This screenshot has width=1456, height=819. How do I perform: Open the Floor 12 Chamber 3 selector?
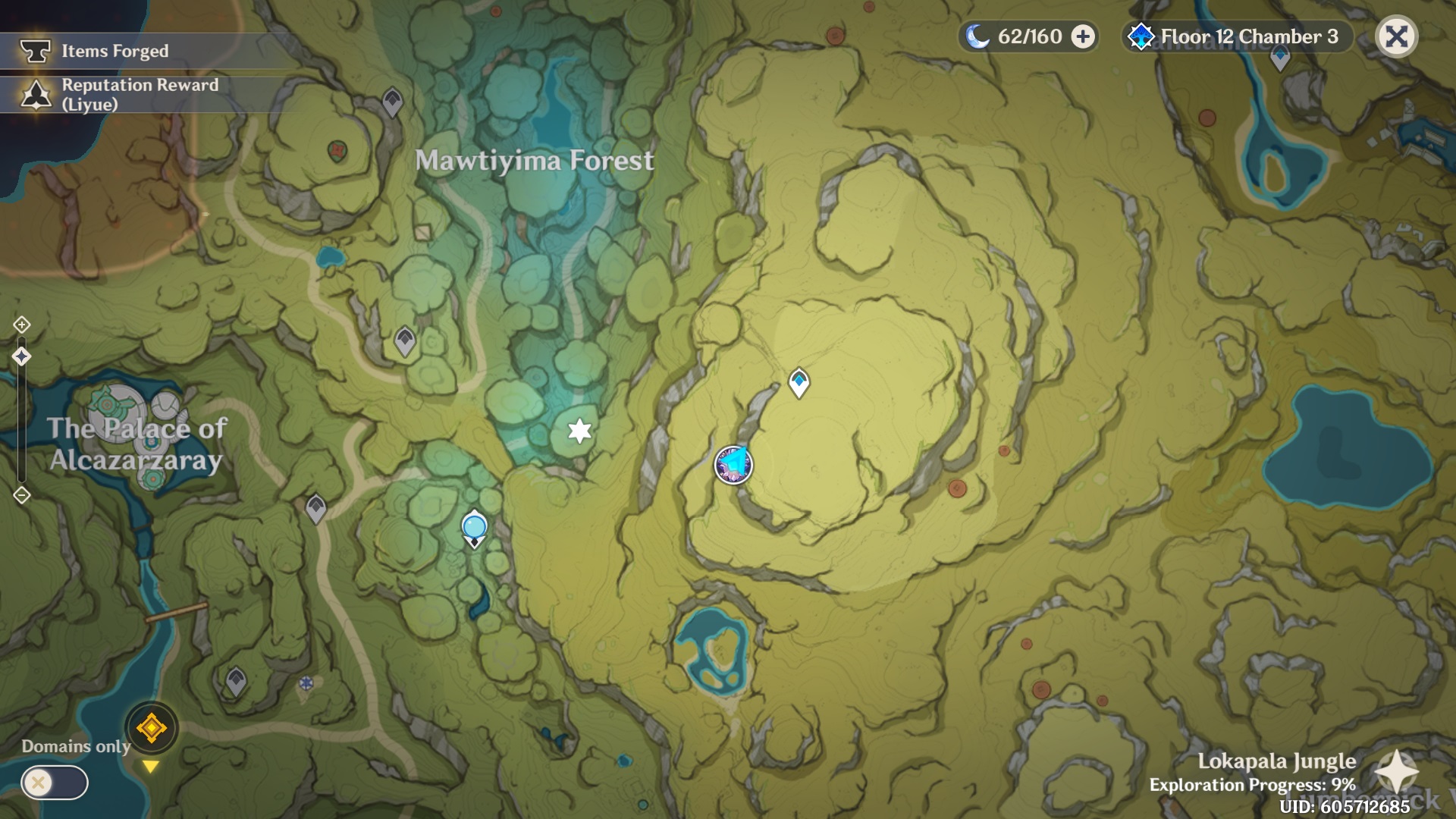(x=1236, y=36)
